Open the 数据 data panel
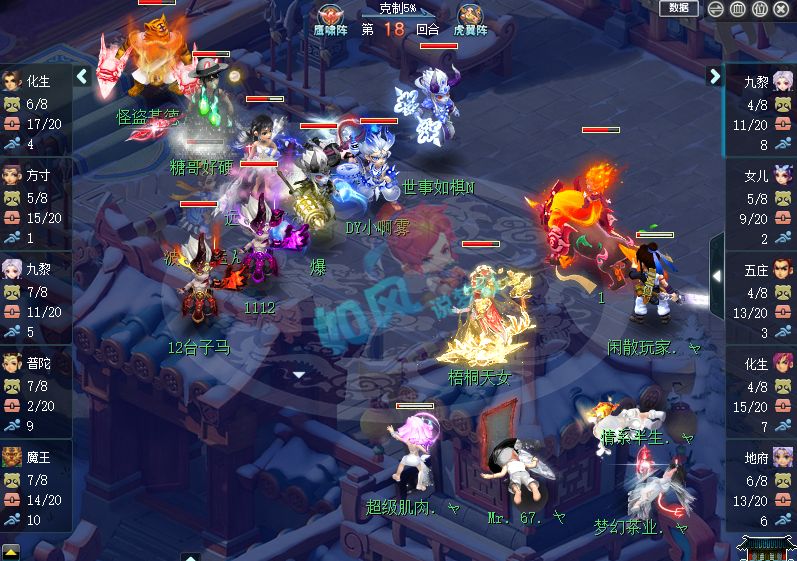This screenshot has height=561, width=797. pos(679,8)
